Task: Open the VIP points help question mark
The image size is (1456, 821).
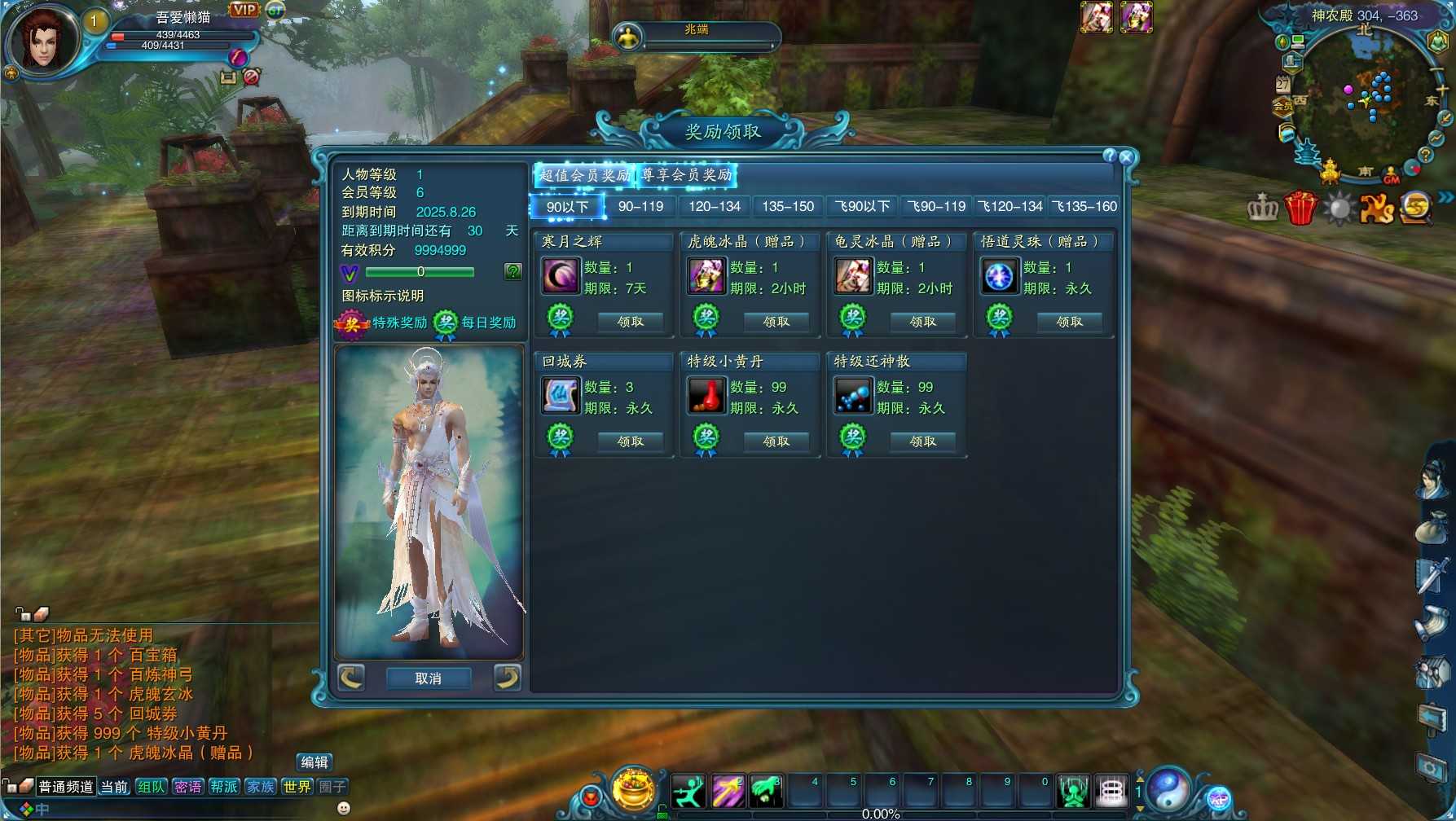Action: coord(512,271)
